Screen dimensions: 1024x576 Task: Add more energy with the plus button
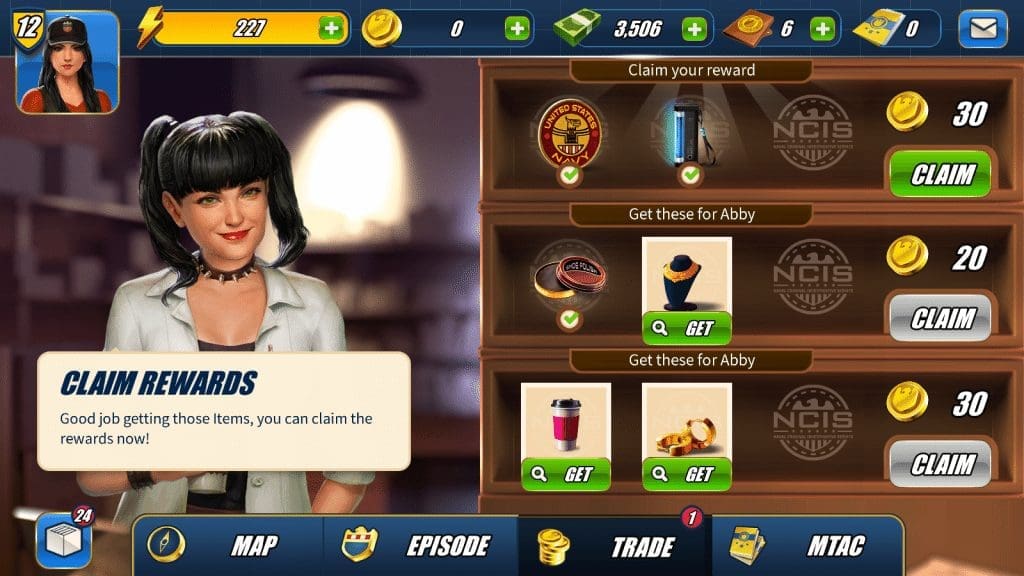pyautogui.click(x=331, y=28)
